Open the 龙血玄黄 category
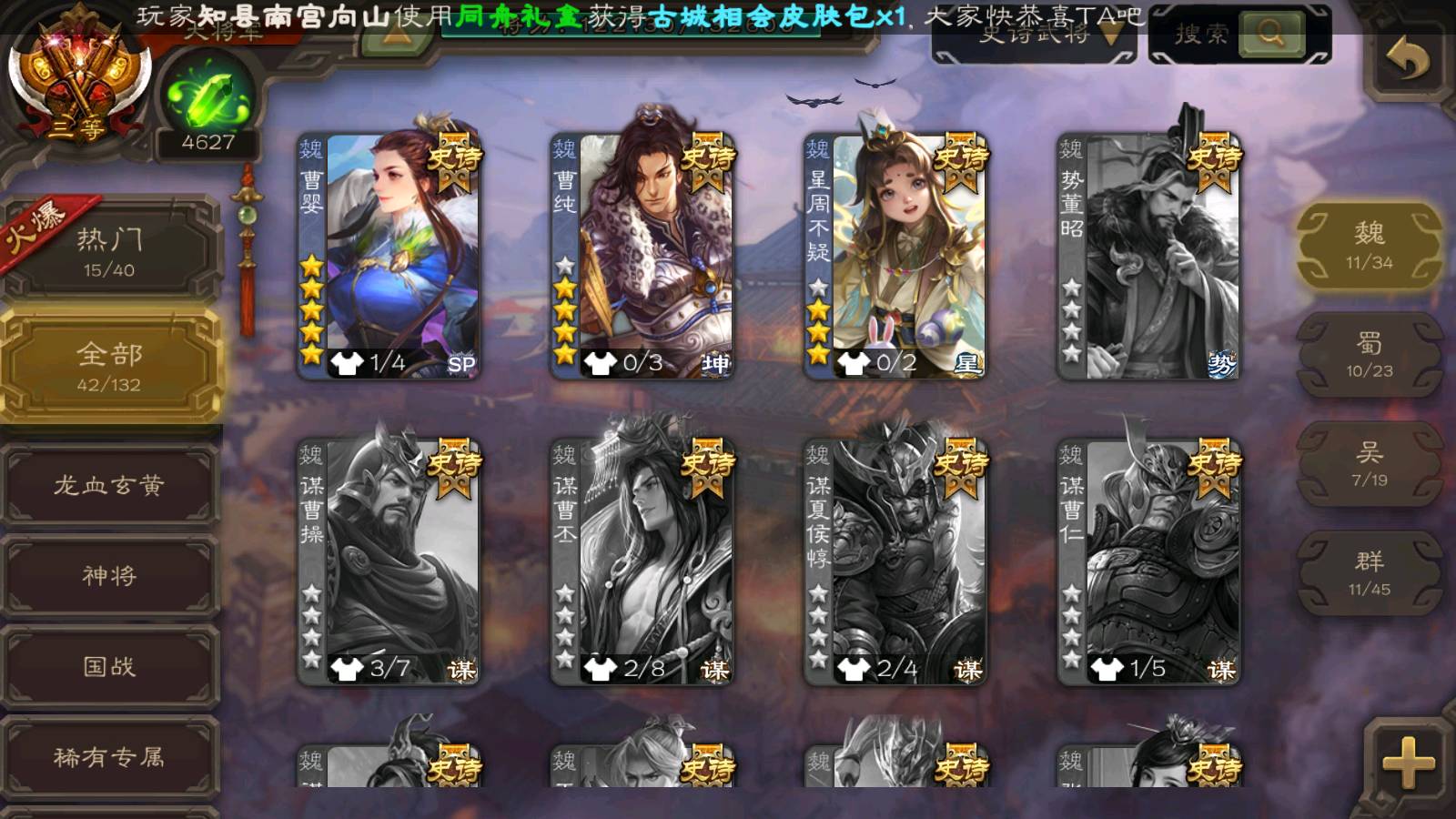 (109, 485)
